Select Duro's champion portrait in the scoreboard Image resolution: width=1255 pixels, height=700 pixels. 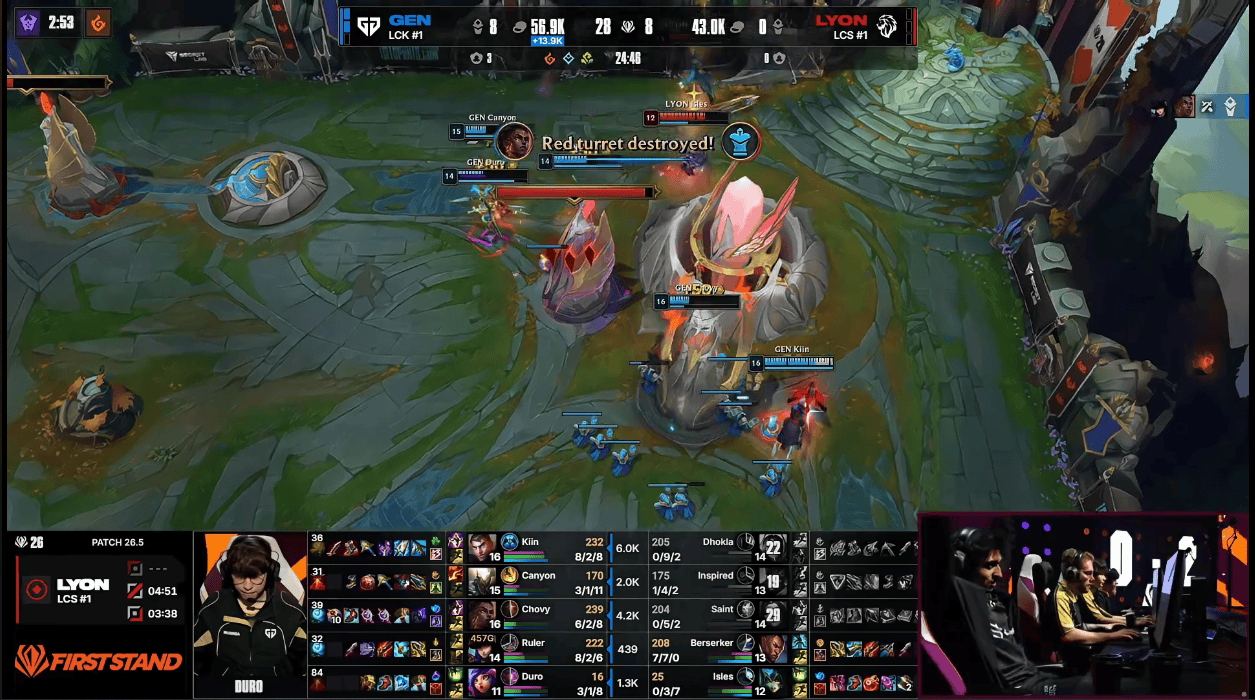482,682
